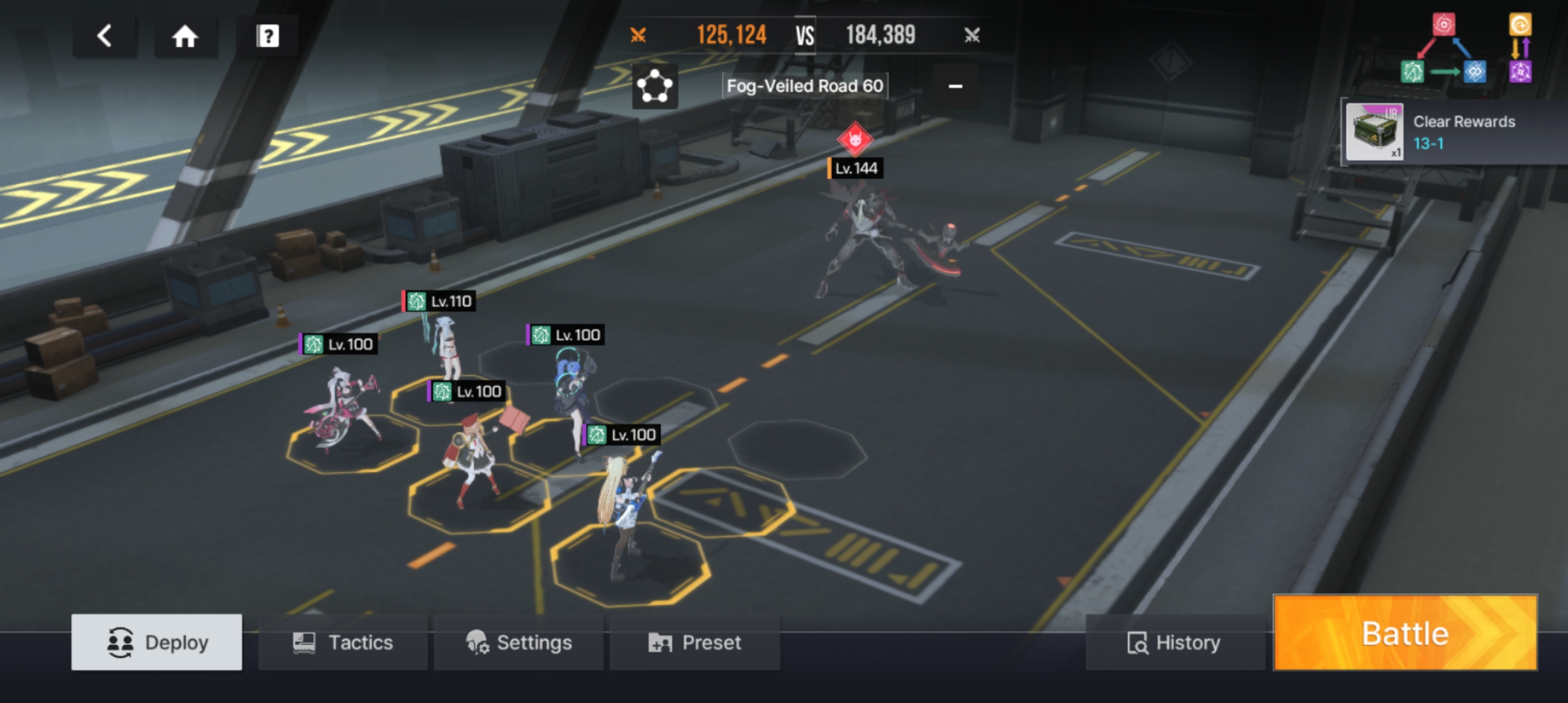Open the Preset squads tab
The image size is (1568, 703).
[x=695, y=642]
